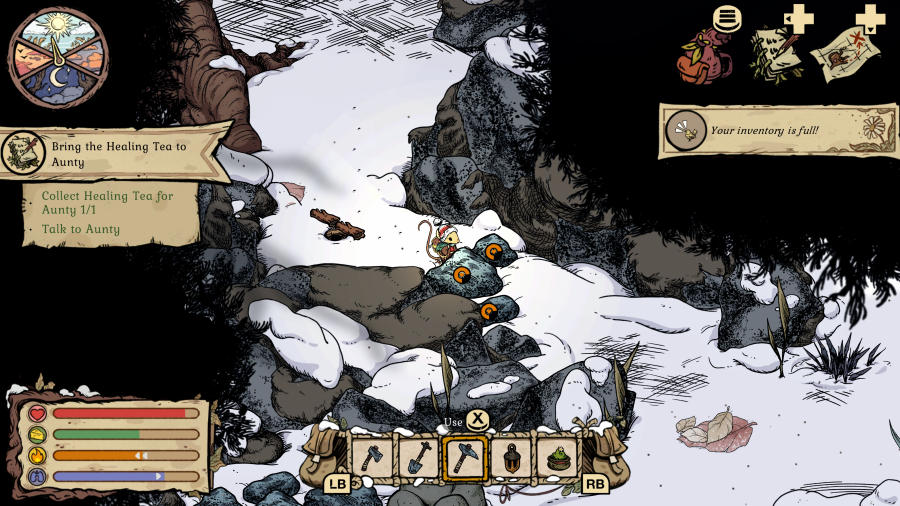
Task: Open the backpack inventory
Action: pos(704,56)
